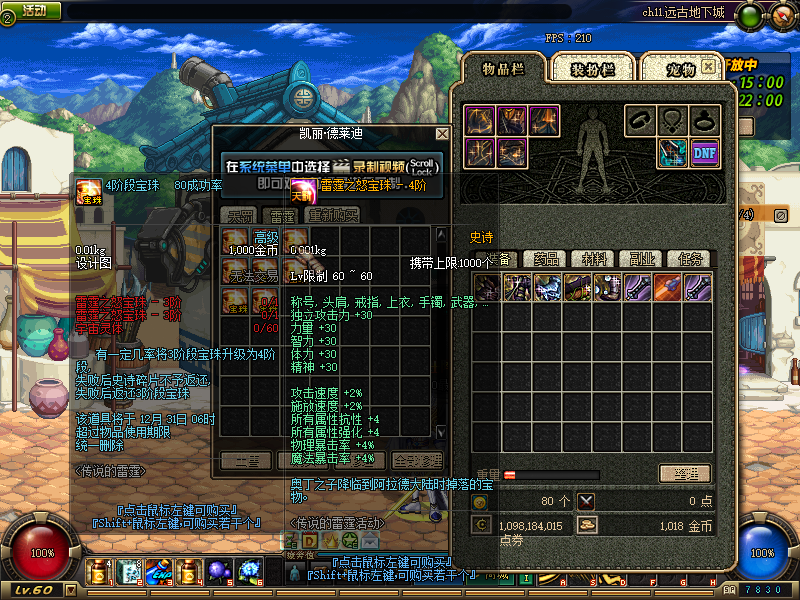Click the purple DNF equipment slot

pos(705,152)
